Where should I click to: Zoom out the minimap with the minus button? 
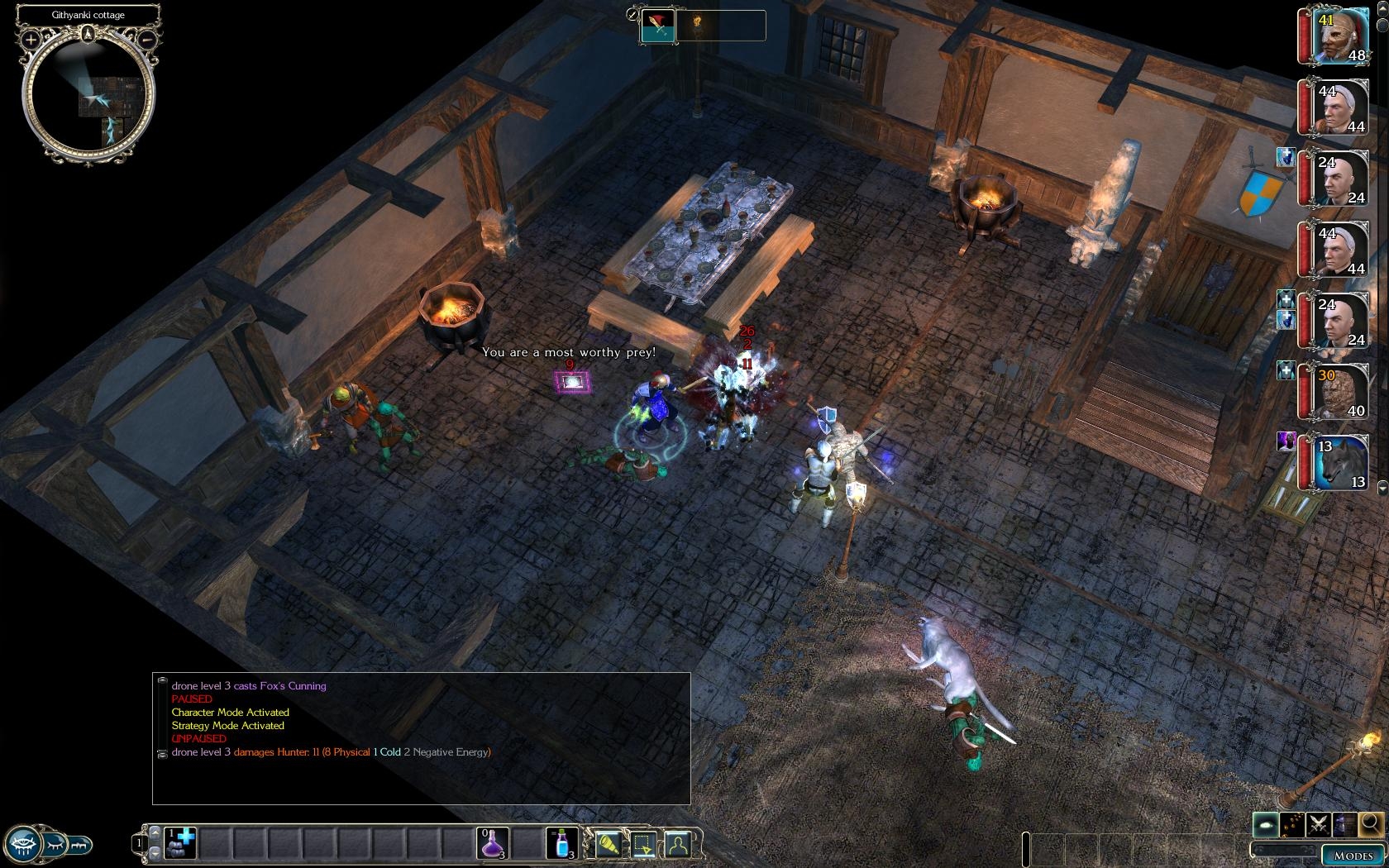[147, 39]
